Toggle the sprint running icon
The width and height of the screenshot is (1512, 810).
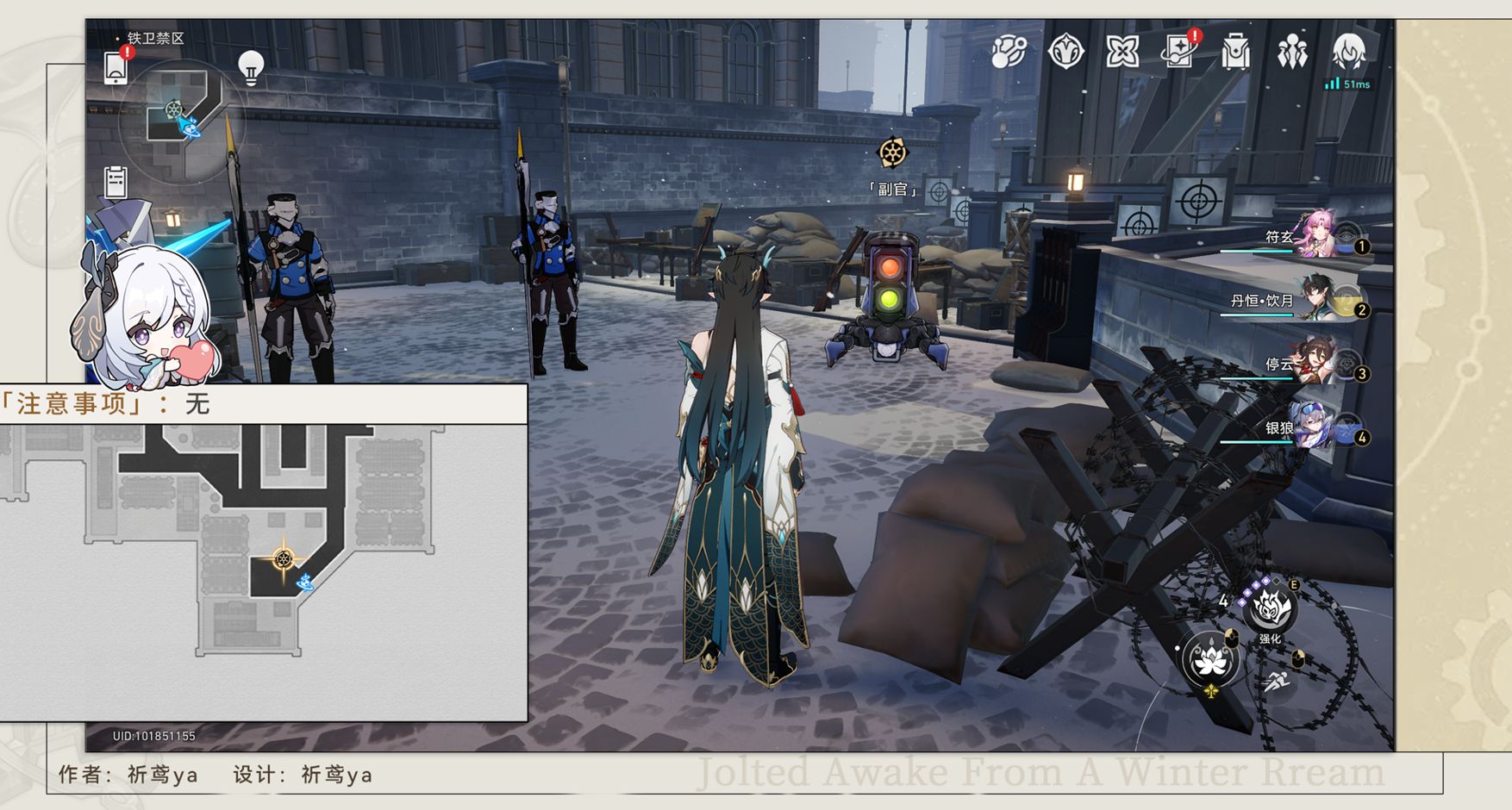[x=1277, y=682]
